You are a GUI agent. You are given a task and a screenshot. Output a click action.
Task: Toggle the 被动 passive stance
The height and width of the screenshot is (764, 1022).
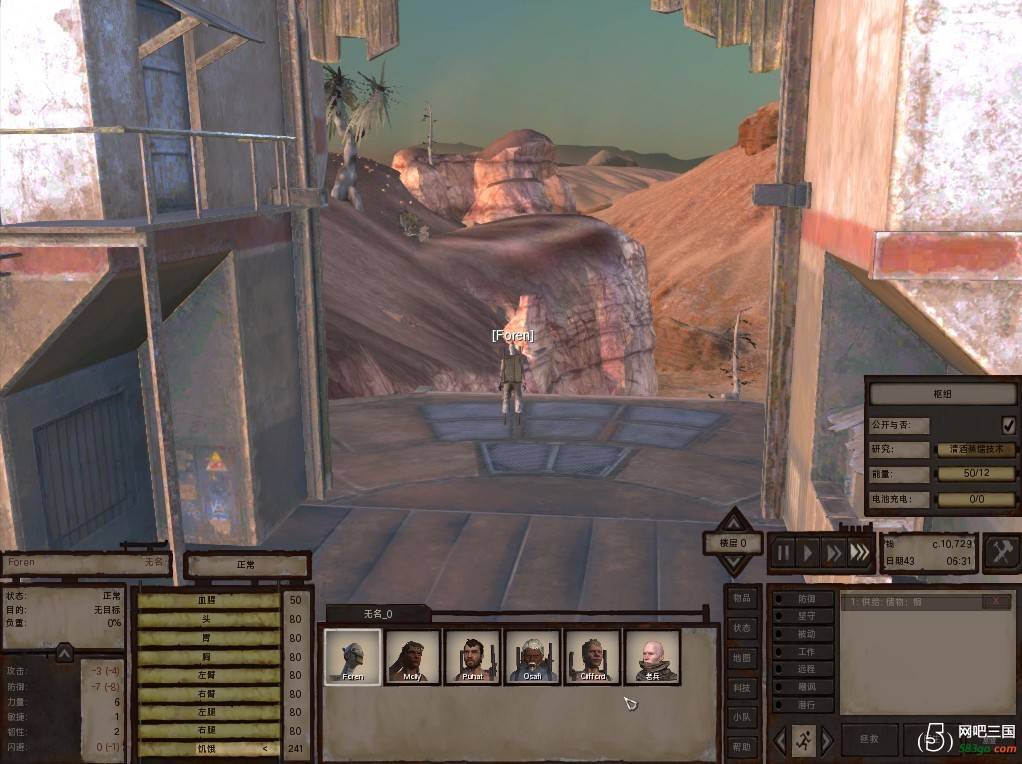803,634
